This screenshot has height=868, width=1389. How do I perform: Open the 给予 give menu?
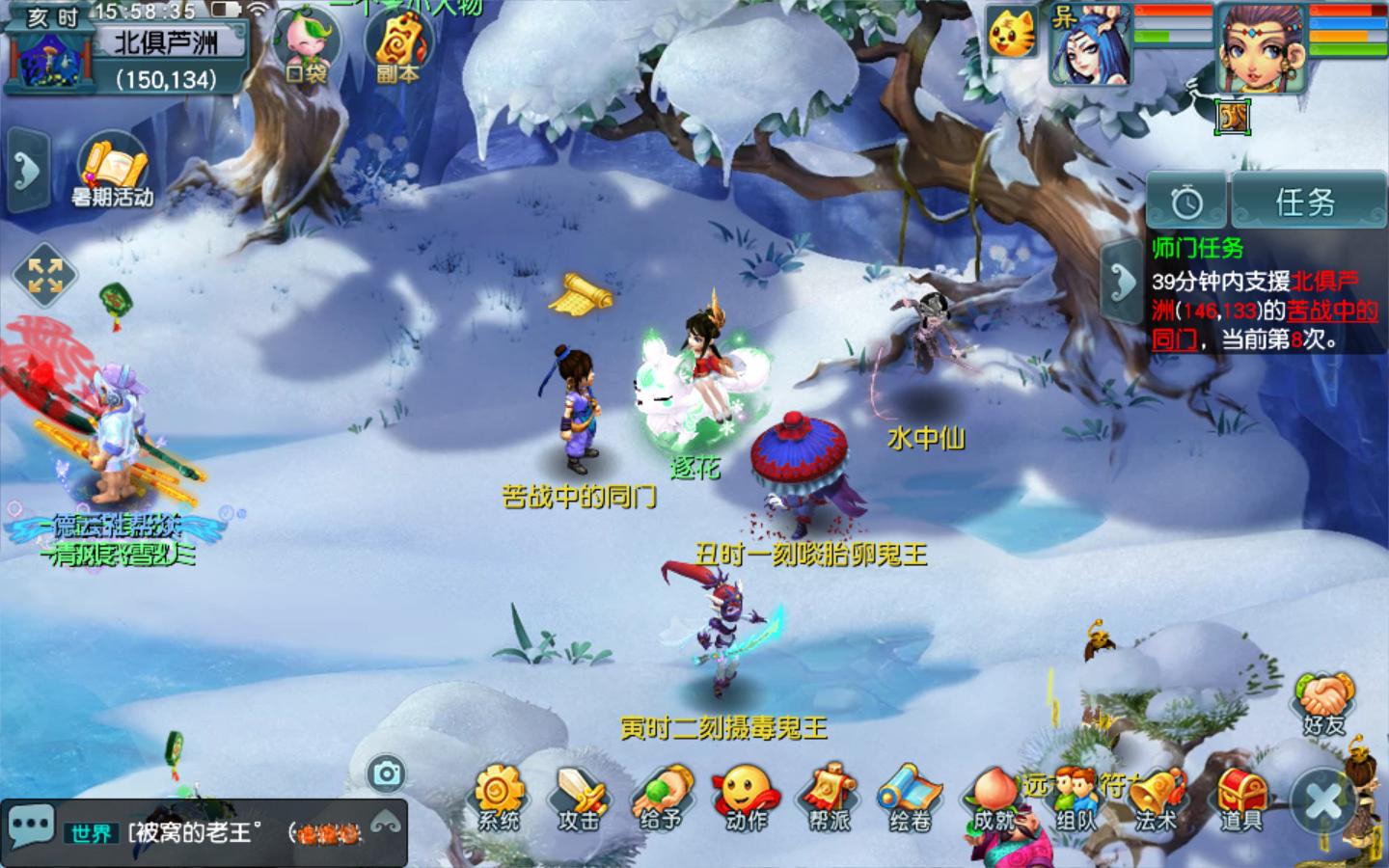pos(662,797)
